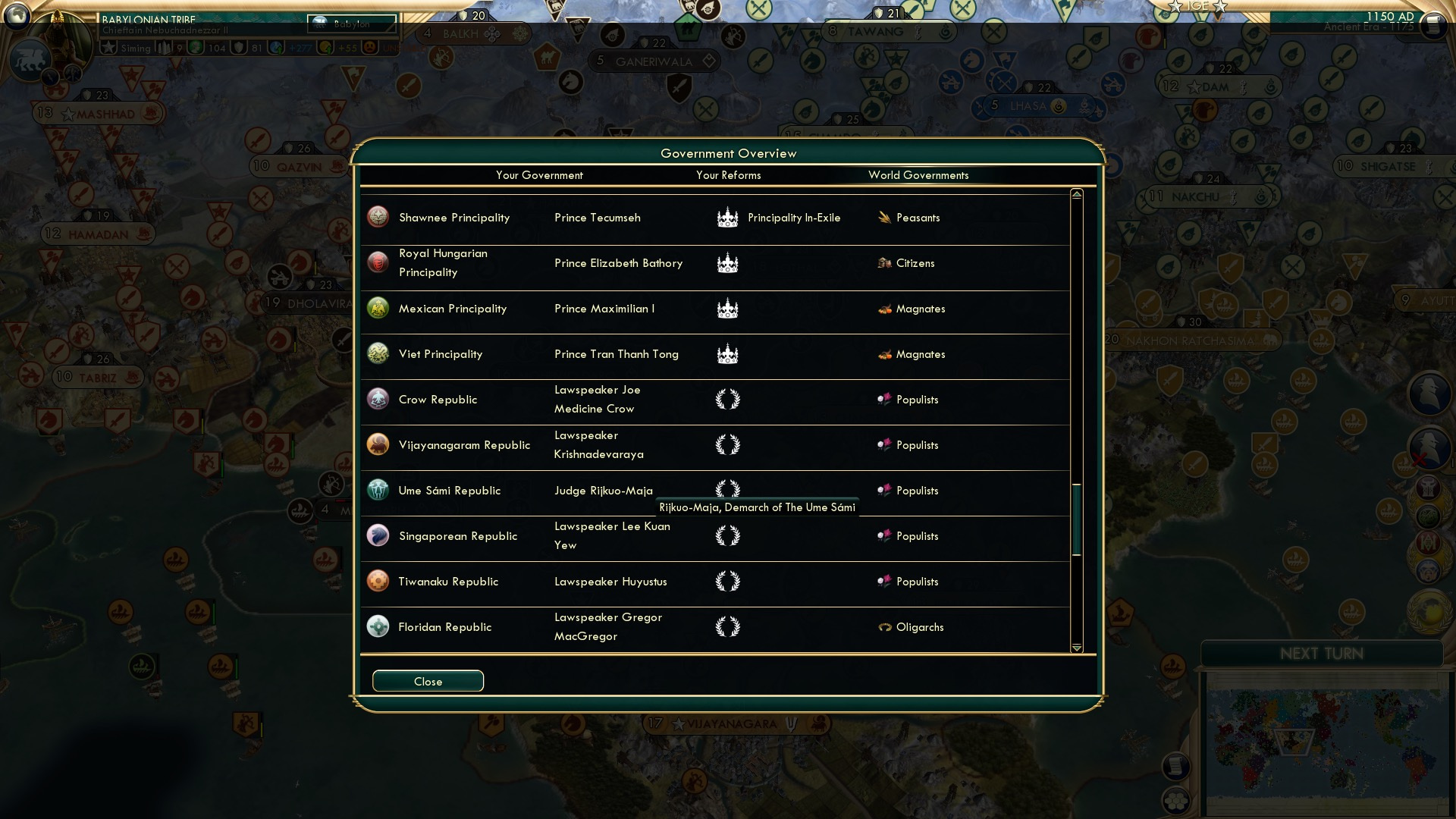The width and height of the screenshot is (1456, 819).
Task: Select the Shawnee Principality civilization emblem
Action: click(378, 218)
